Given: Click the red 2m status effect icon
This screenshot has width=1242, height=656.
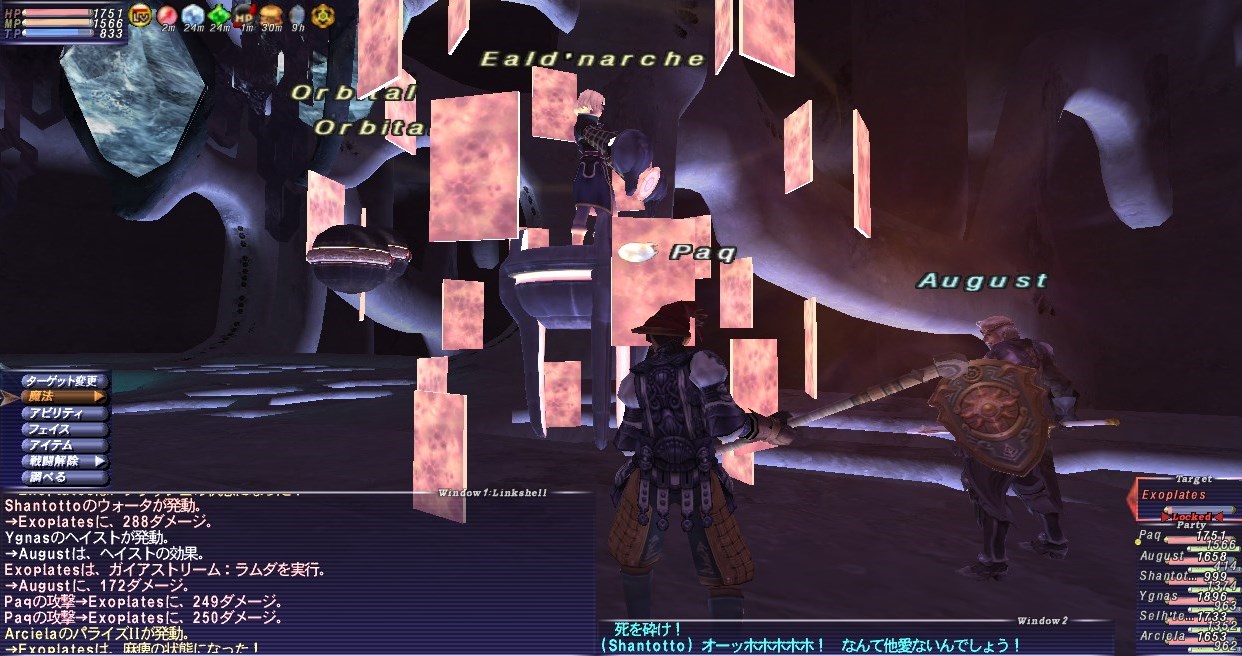Looking at the screenshot, I should 167,14.
